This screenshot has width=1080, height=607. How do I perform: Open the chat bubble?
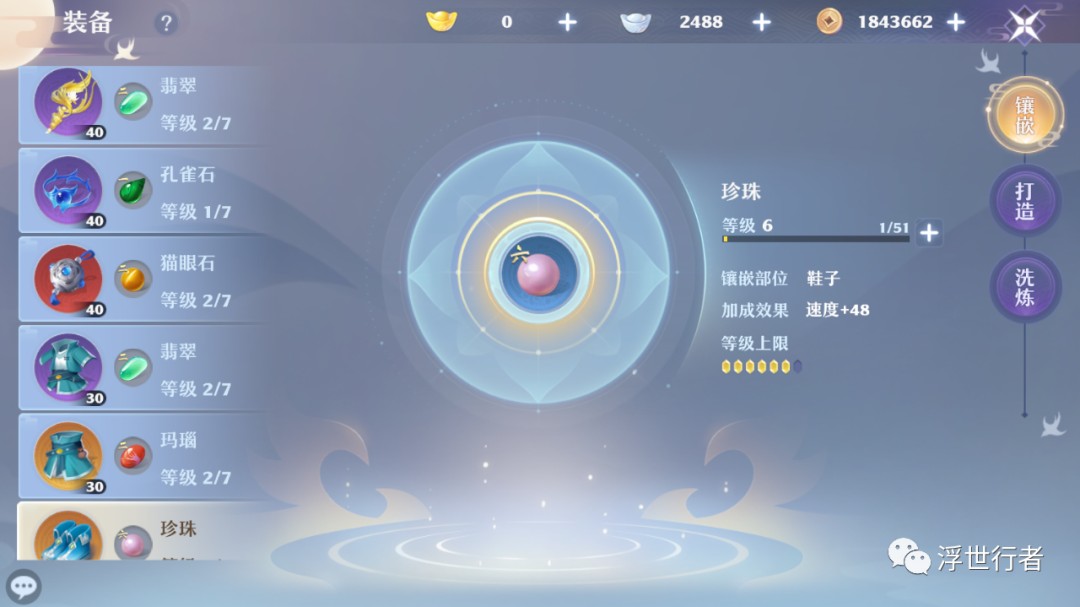(23, 586)
